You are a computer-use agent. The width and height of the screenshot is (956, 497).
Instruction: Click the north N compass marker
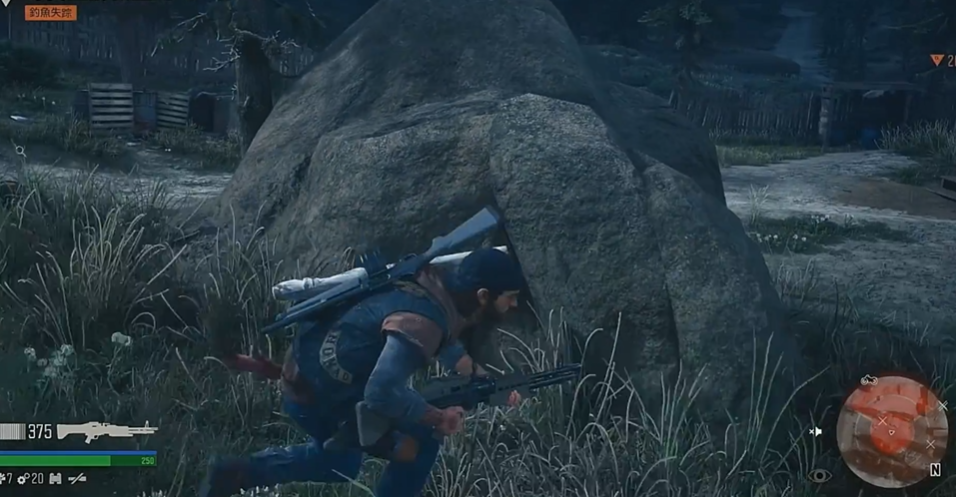point(935,469)
